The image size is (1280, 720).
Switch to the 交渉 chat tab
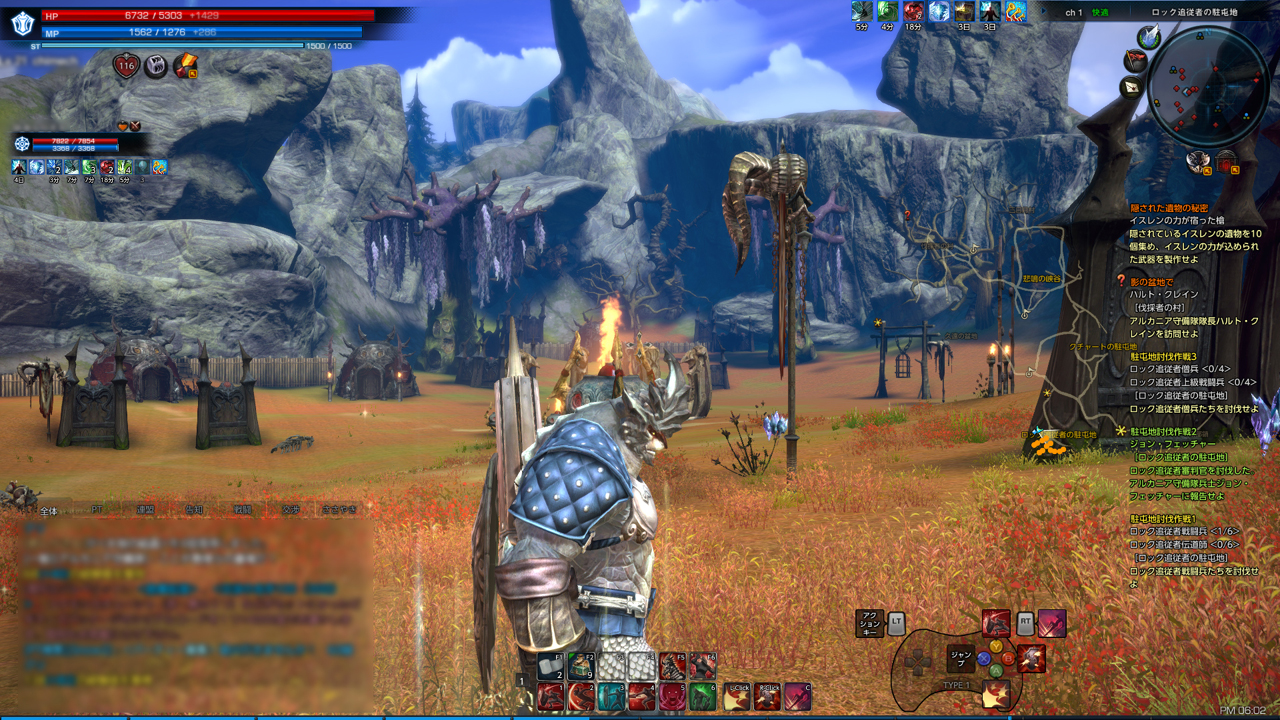290,509
